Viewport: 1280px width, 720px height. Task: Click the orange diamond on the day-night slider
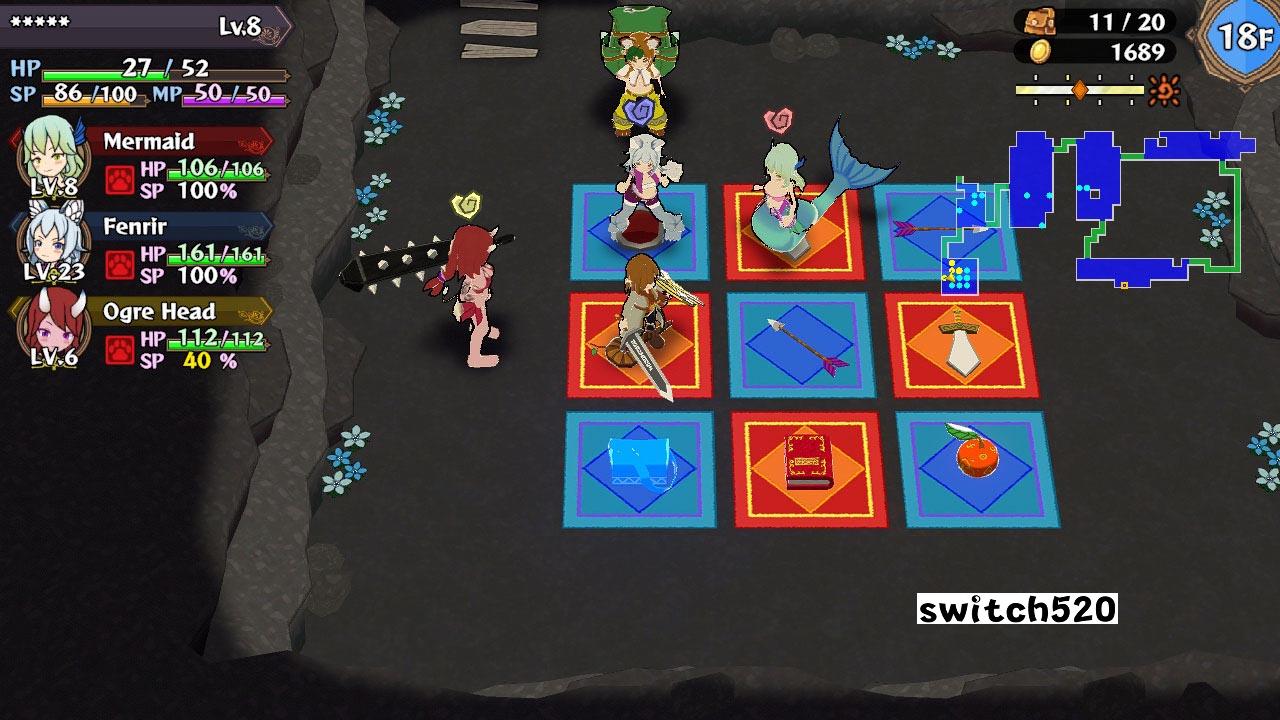(x=1080, y=88)
